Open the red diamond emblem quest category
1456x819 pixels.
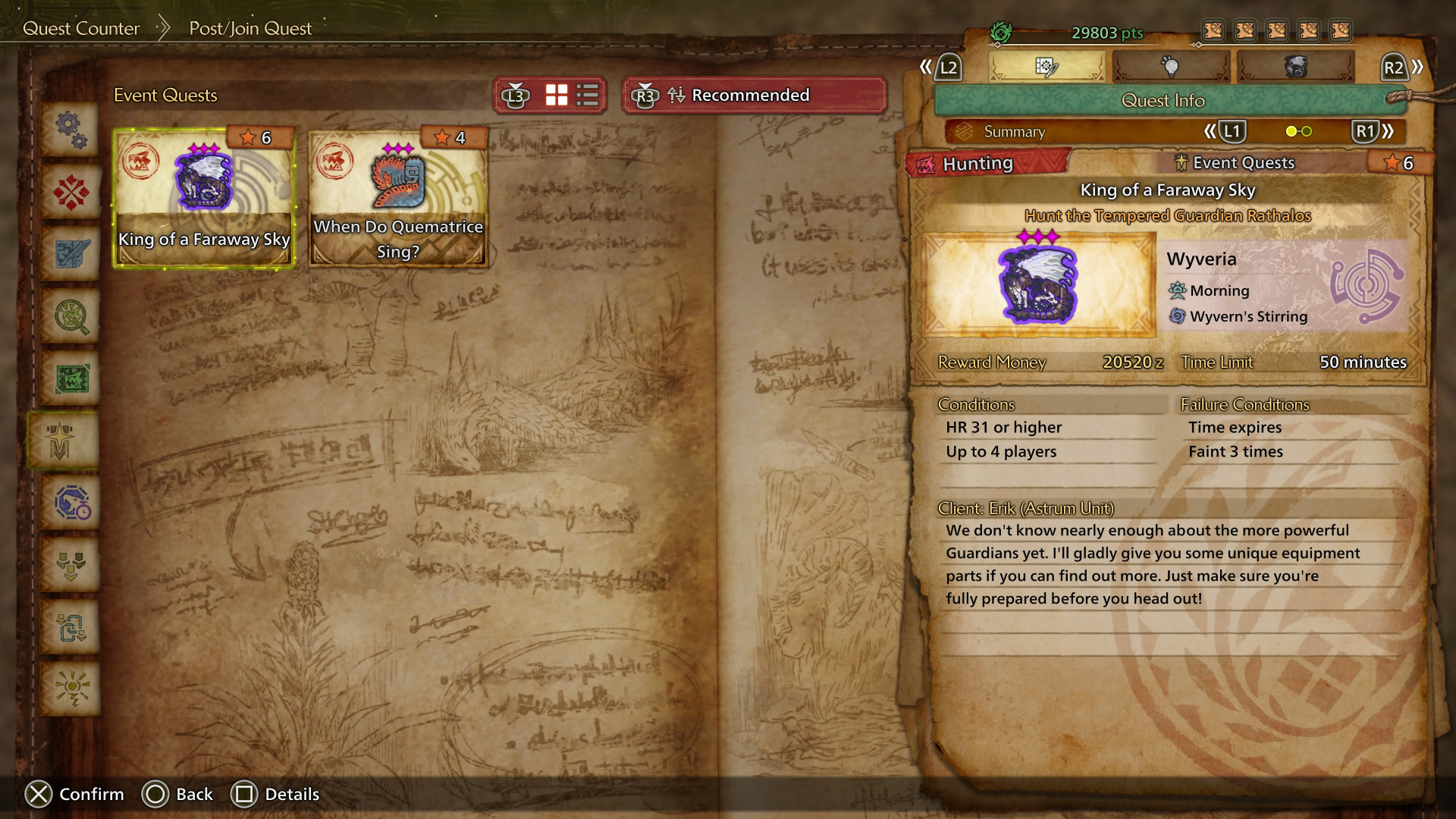coord(71,192)
